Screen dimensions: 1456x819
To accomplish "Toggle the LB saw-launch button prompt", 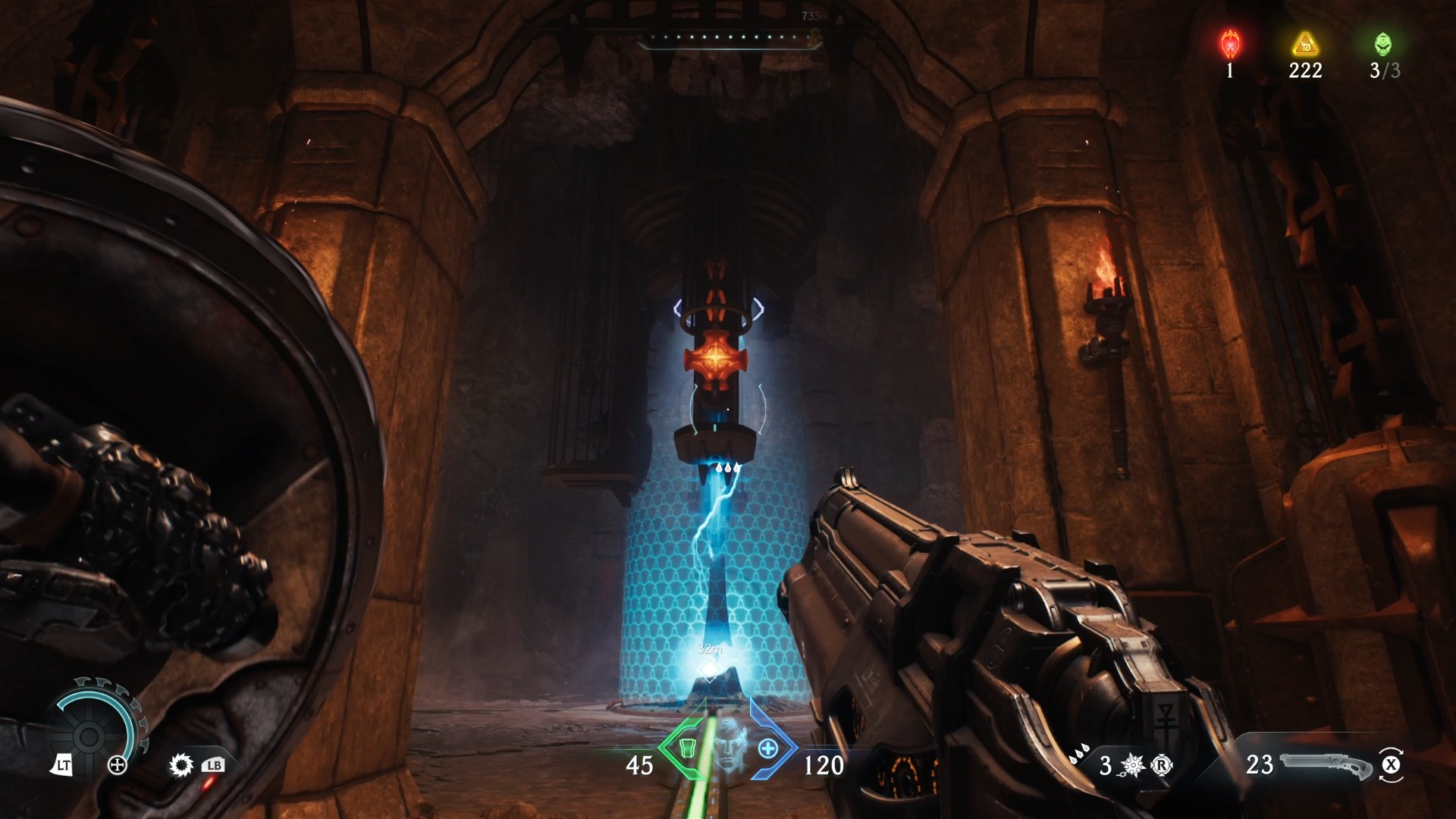I will (214, 766).
